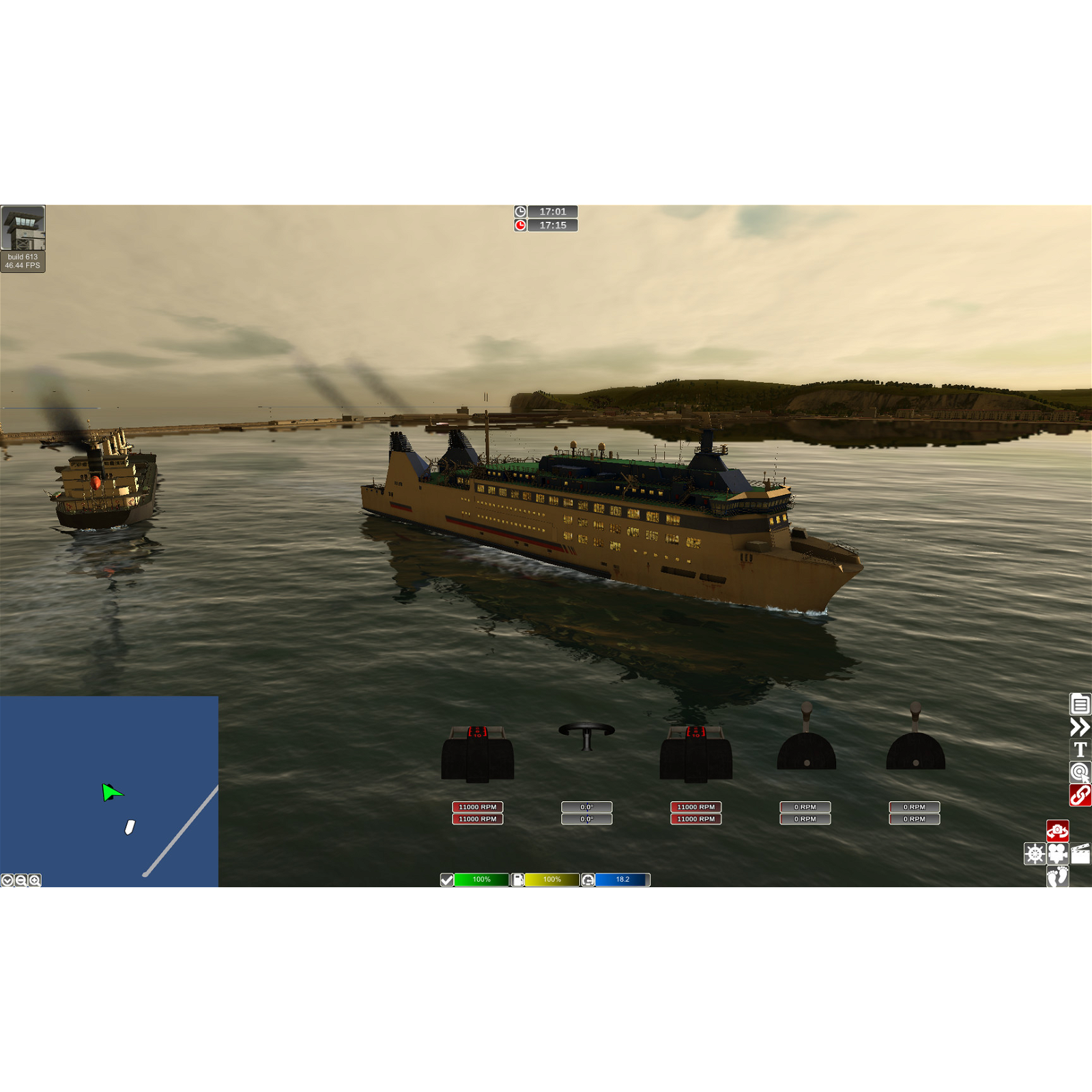Click the fuel pump icon
This screenshot has height=1092, width=1092.
point(517,880)
